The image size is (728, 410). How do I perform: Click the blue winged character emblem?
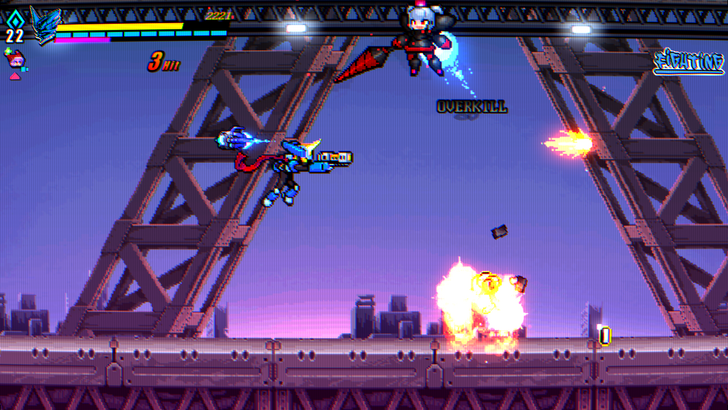pyautogui.click(x=44, y=25)
